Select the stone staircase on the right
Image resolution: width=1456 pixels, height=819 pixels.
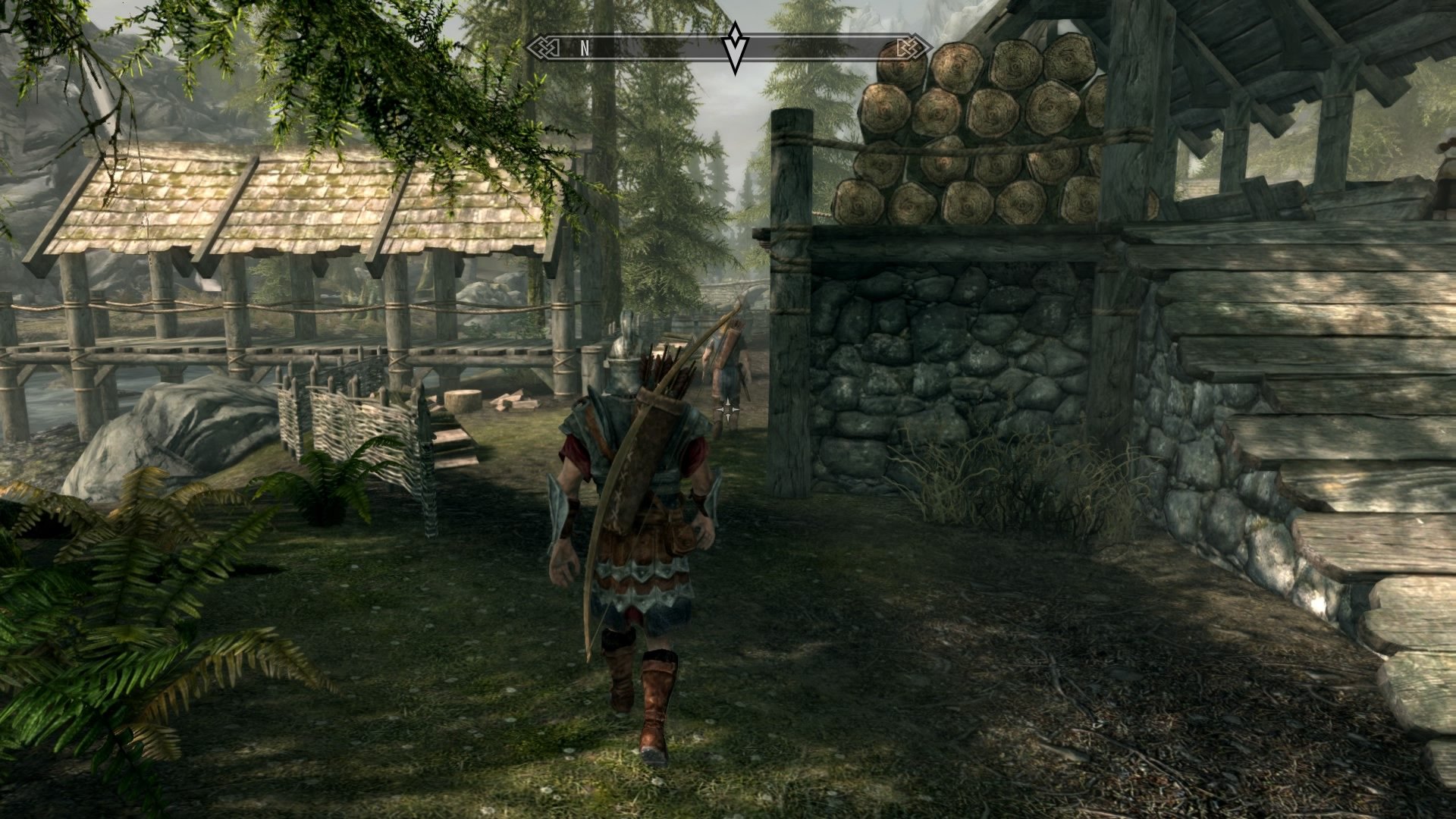coord(1365,607)
